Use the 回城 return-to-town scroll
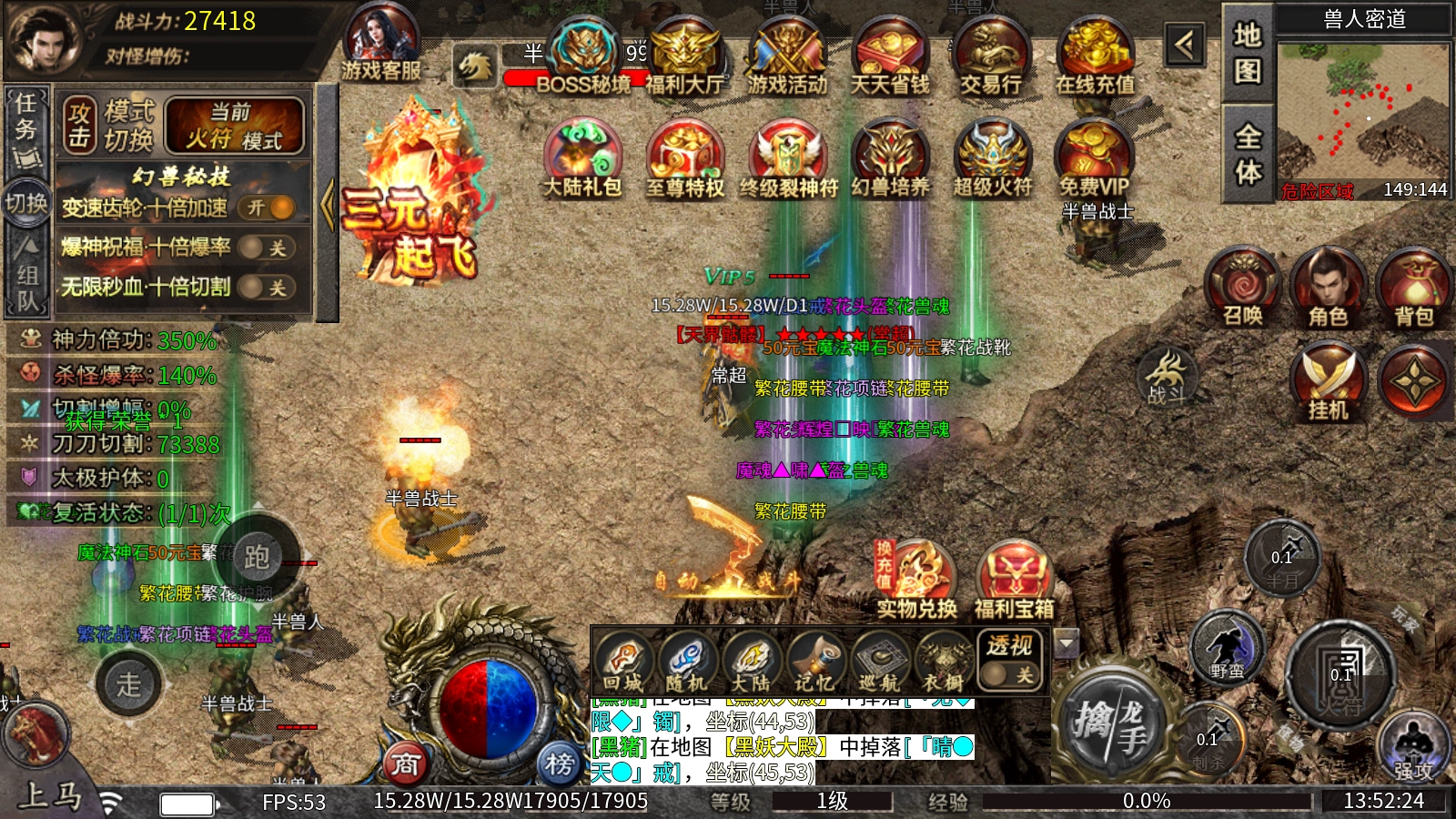 623,662
